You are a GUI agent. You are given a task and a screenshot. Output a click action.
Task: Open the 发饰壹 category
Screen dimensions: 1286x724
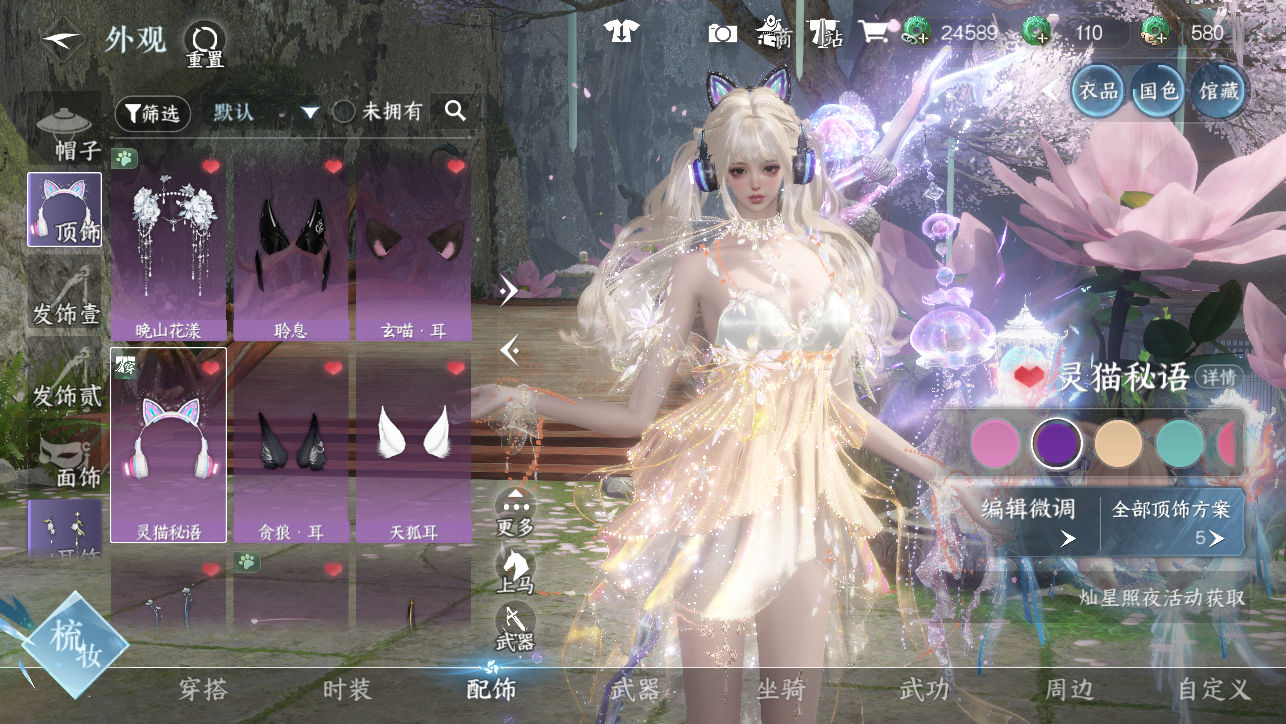pos(65,299)
